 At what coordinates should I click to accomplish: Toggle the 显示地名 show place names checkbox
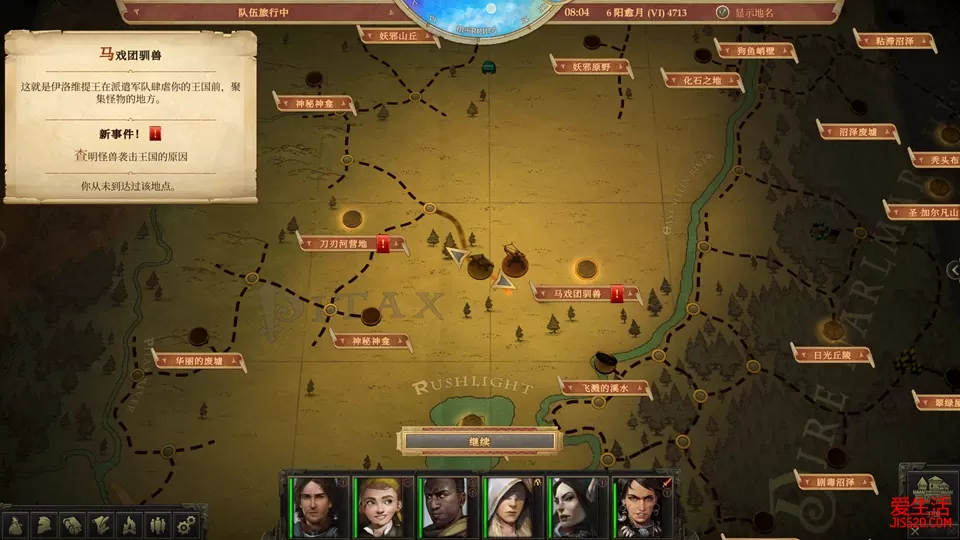click(x=723, y=12)
